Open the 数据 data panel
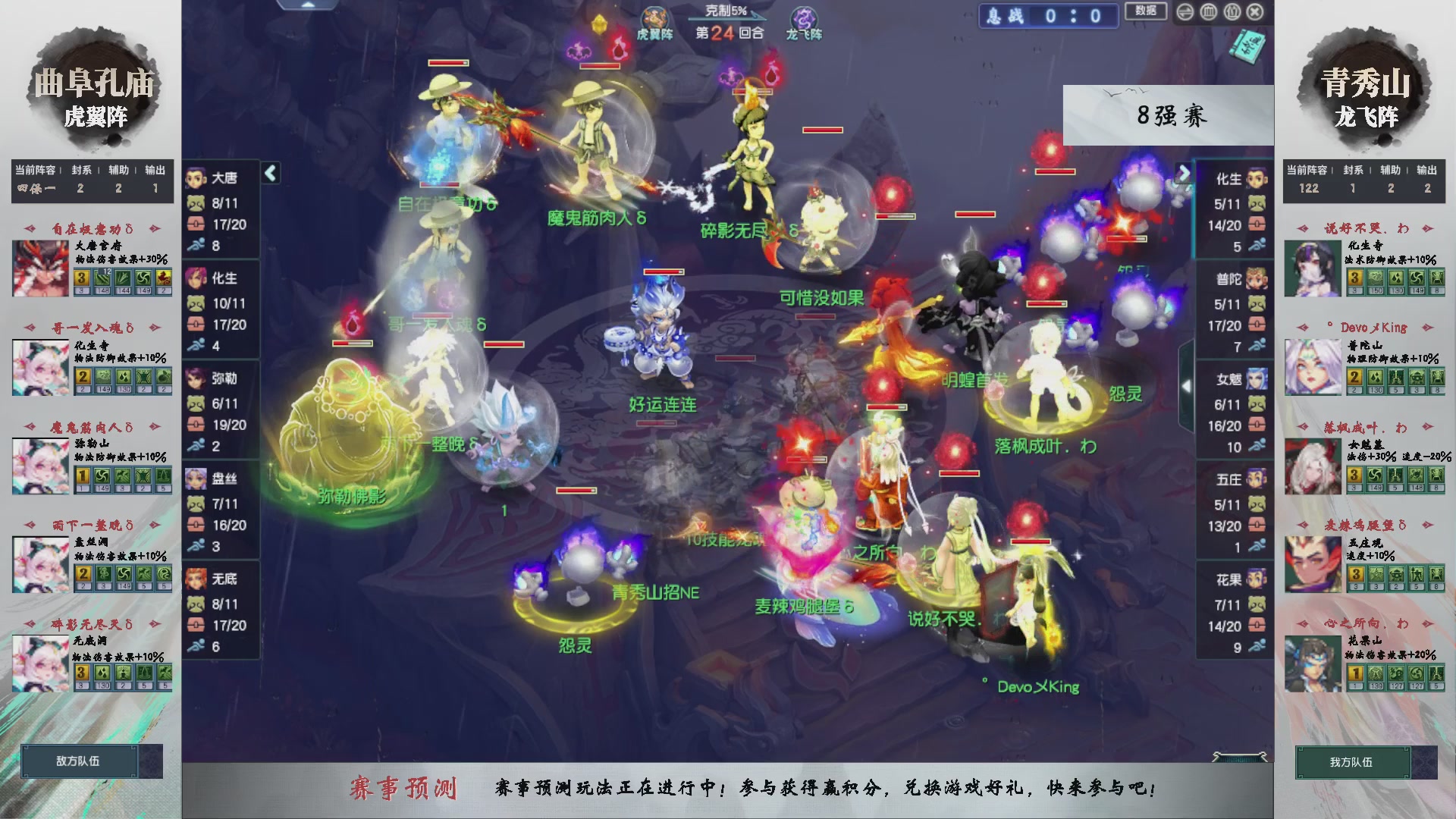Image resolution: width=1456 pixels, height=819 pixels. pos(1146,11)
